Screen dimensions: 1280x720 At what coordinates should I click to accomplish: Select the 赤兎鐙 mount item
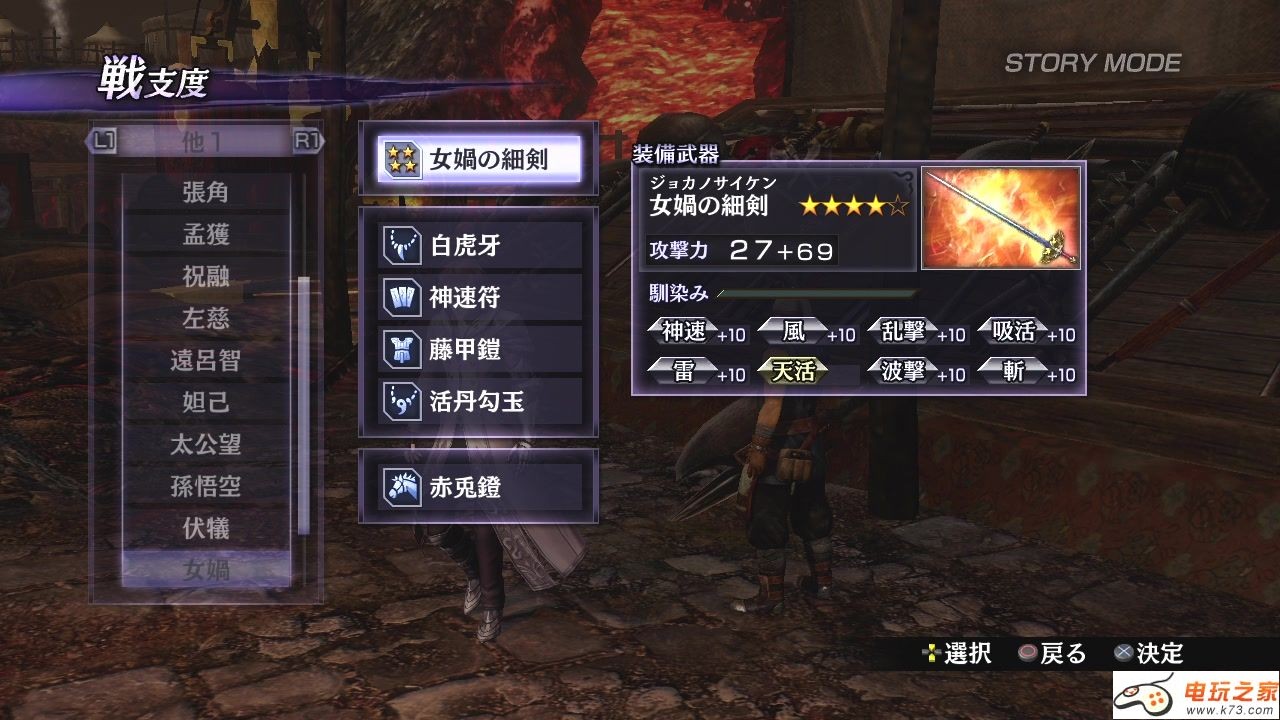[x=479, y=488]
